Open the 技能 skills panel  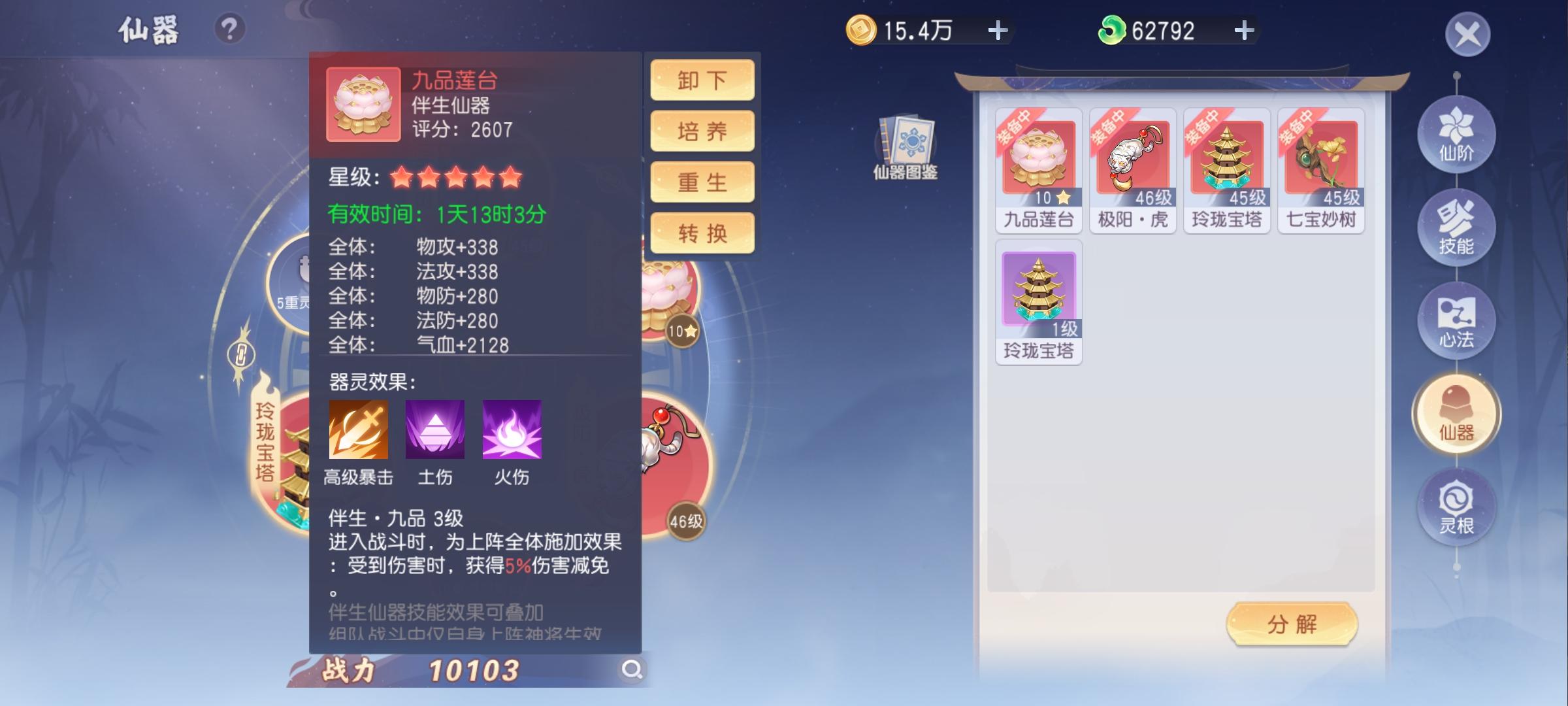point(1456,228)
